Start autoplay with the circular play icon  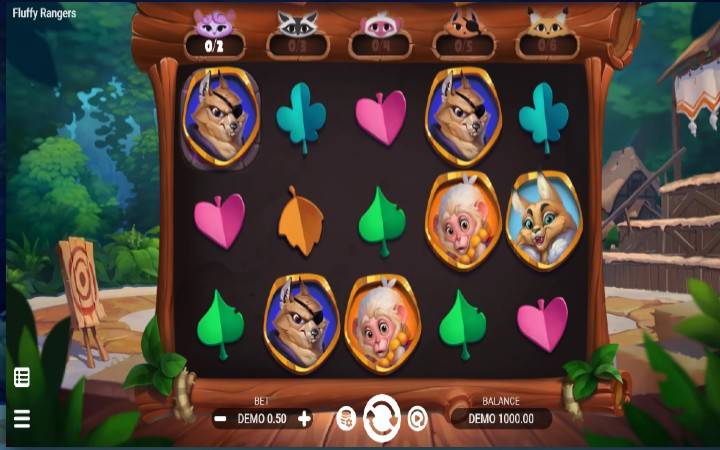click(417, 419)
